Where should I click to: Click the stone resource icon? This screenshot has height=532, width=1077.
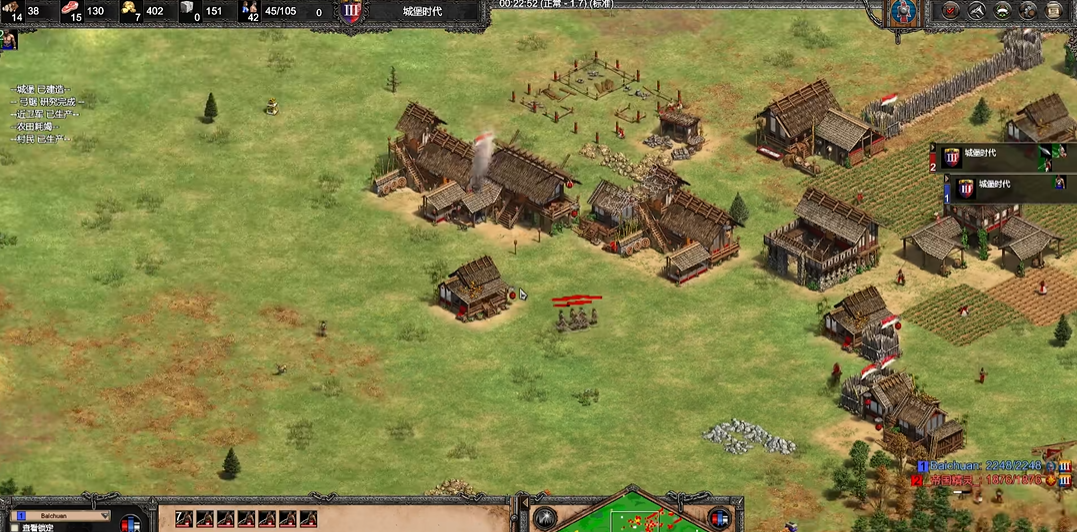coord(189,11)
